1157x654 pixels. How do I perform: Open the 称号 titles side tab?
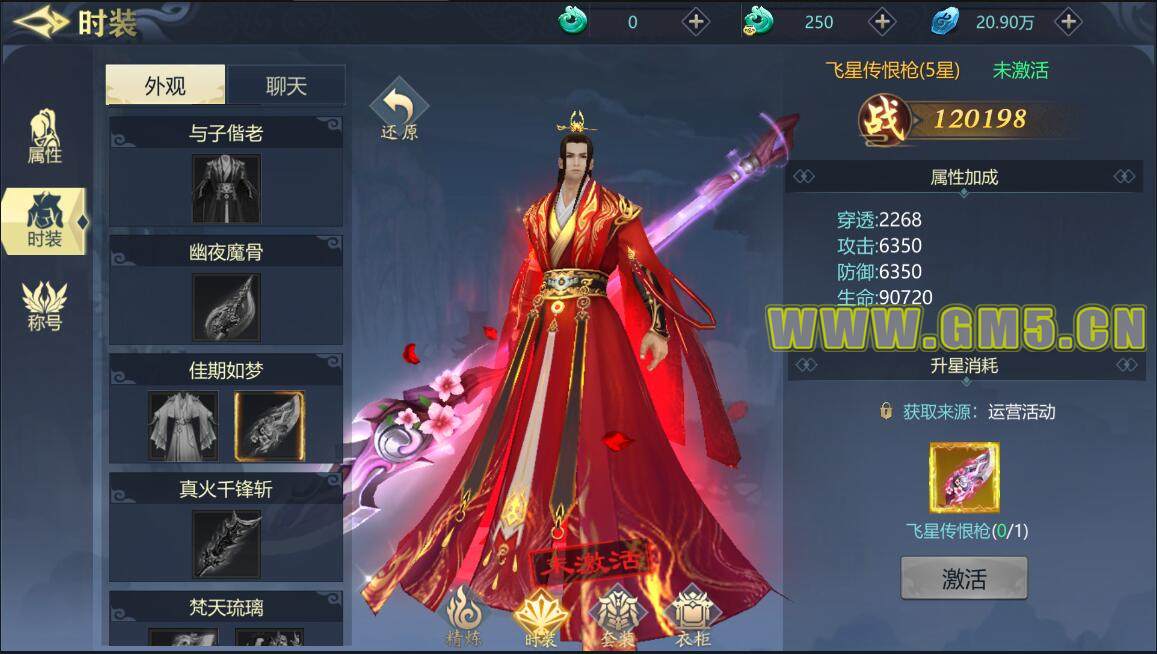click(44, 305)
